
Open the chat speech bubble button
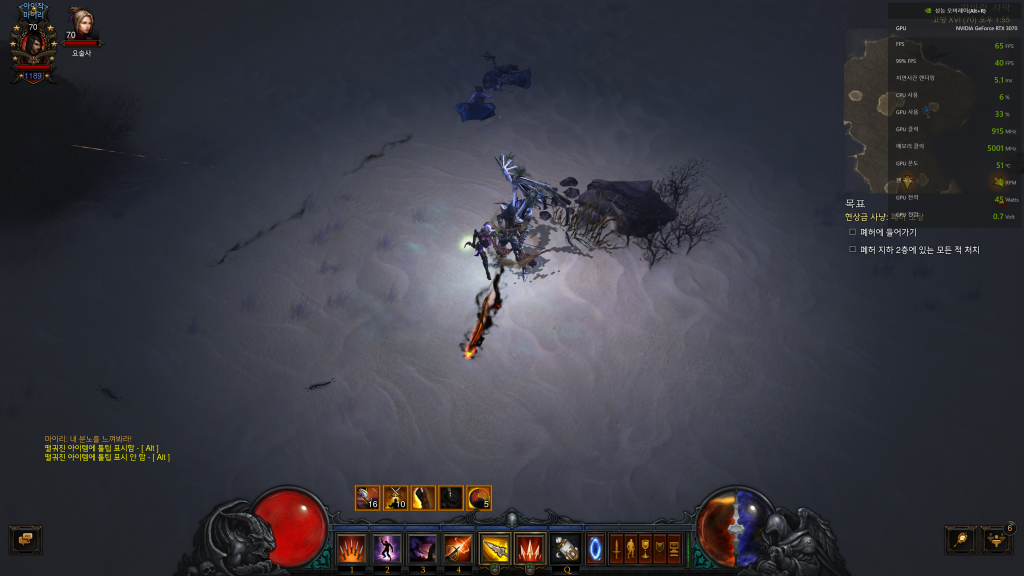click(25, 540)
